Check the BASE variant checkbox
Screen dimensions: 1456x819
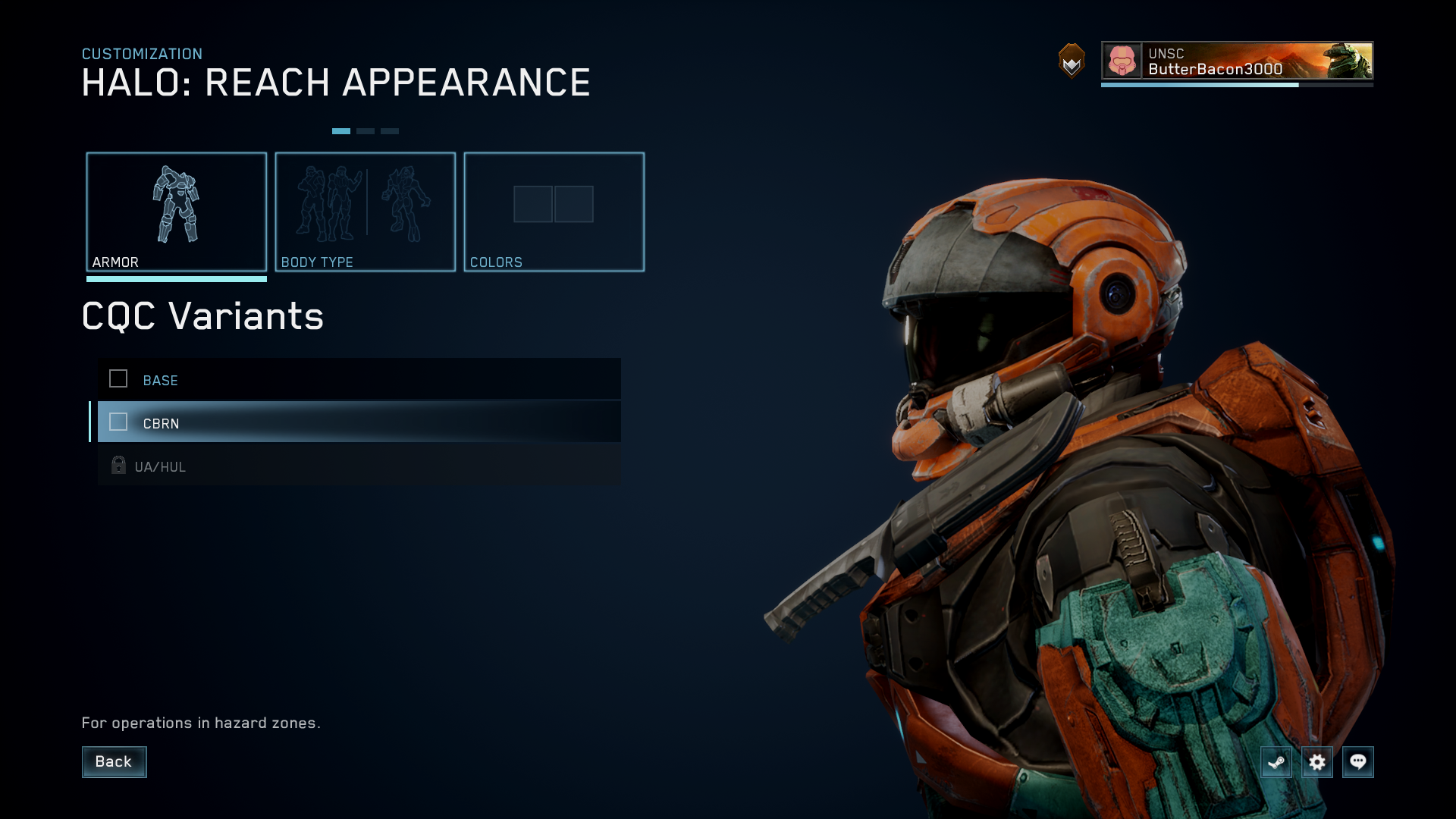click(118, 379)
